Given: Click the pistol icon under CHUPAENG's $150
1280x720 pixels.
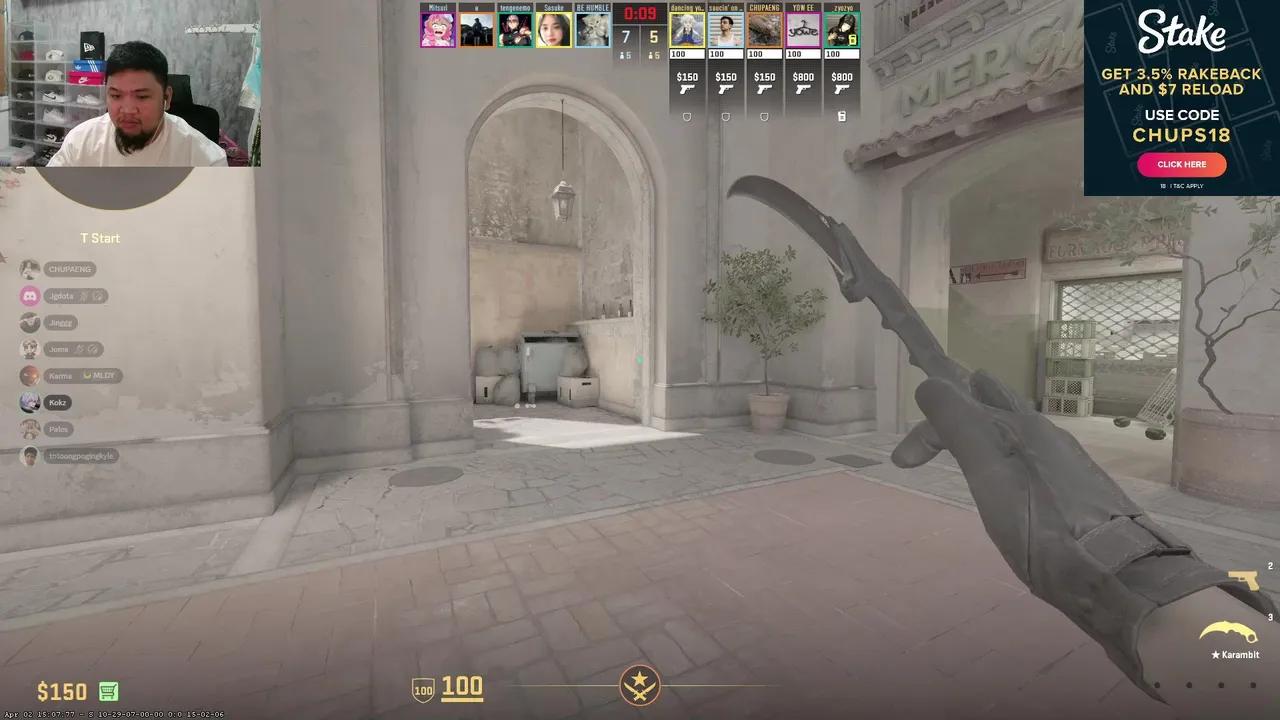Looking at the screenshot, I should click(765, 90).
